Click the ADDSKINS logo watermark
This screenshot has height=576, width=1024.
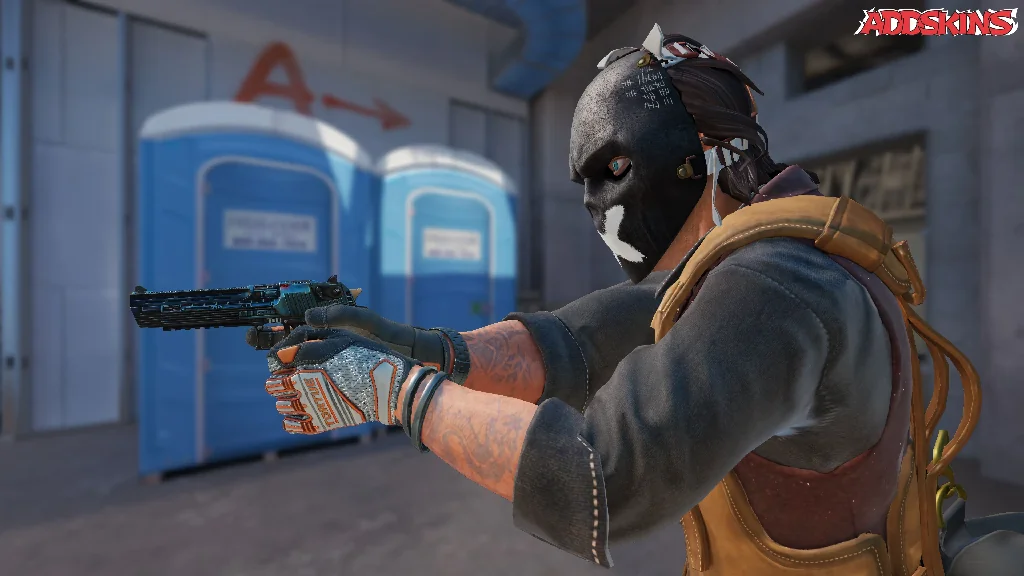(938, 22)
